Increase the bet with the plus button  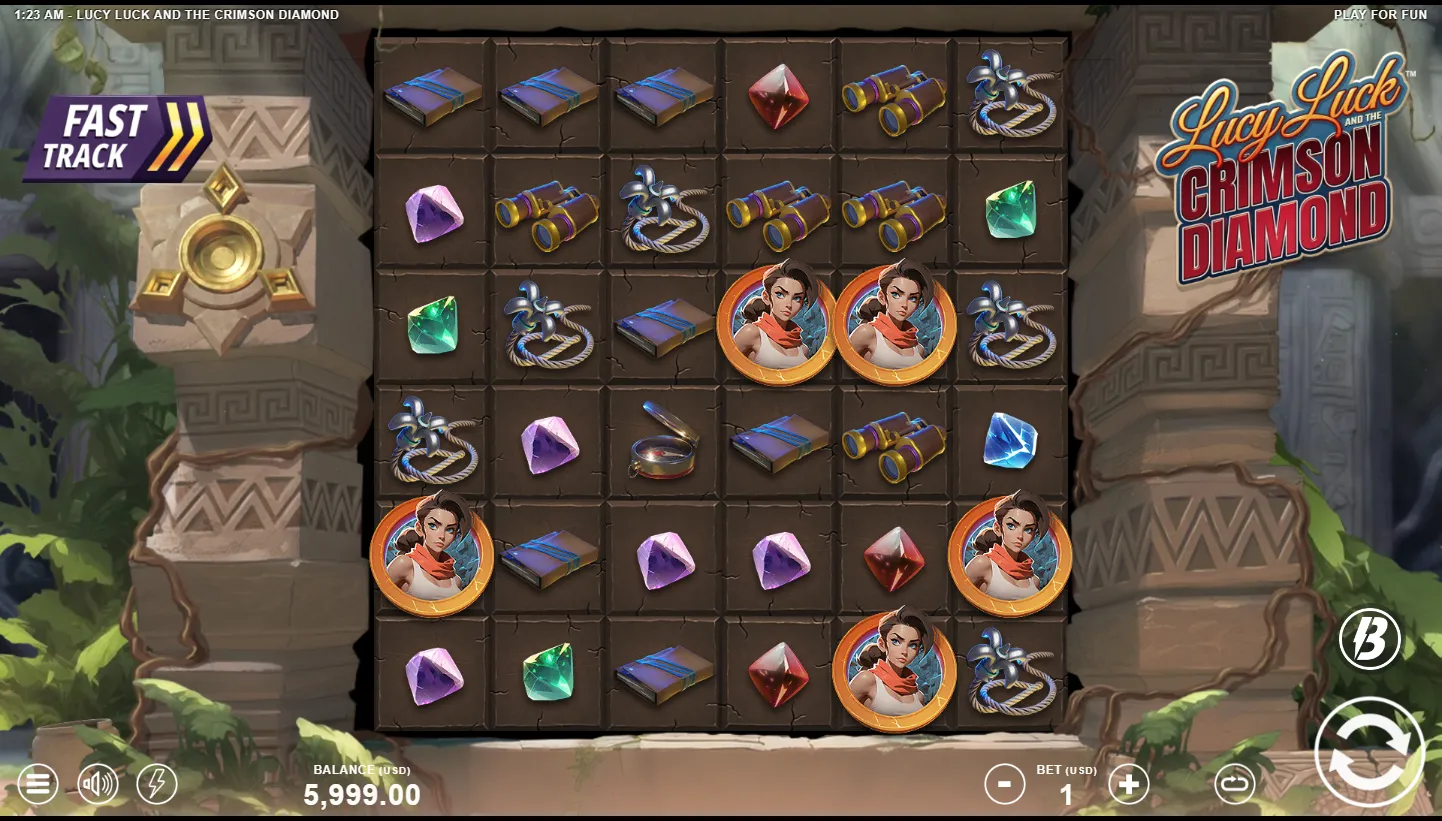(1129, 784)
